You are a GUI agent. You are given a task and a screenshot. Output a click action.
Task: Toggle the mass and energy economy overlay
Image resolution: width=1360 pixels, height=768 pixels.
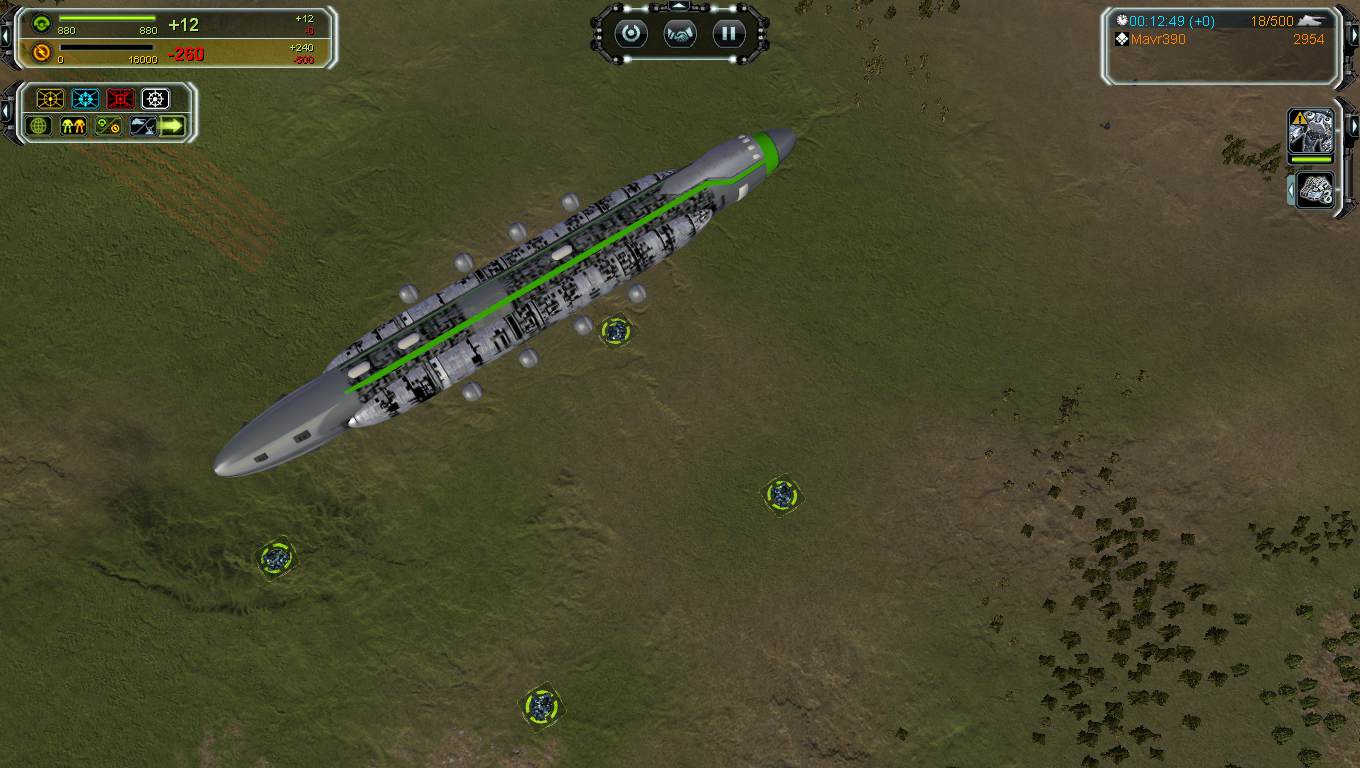[107, 126]
